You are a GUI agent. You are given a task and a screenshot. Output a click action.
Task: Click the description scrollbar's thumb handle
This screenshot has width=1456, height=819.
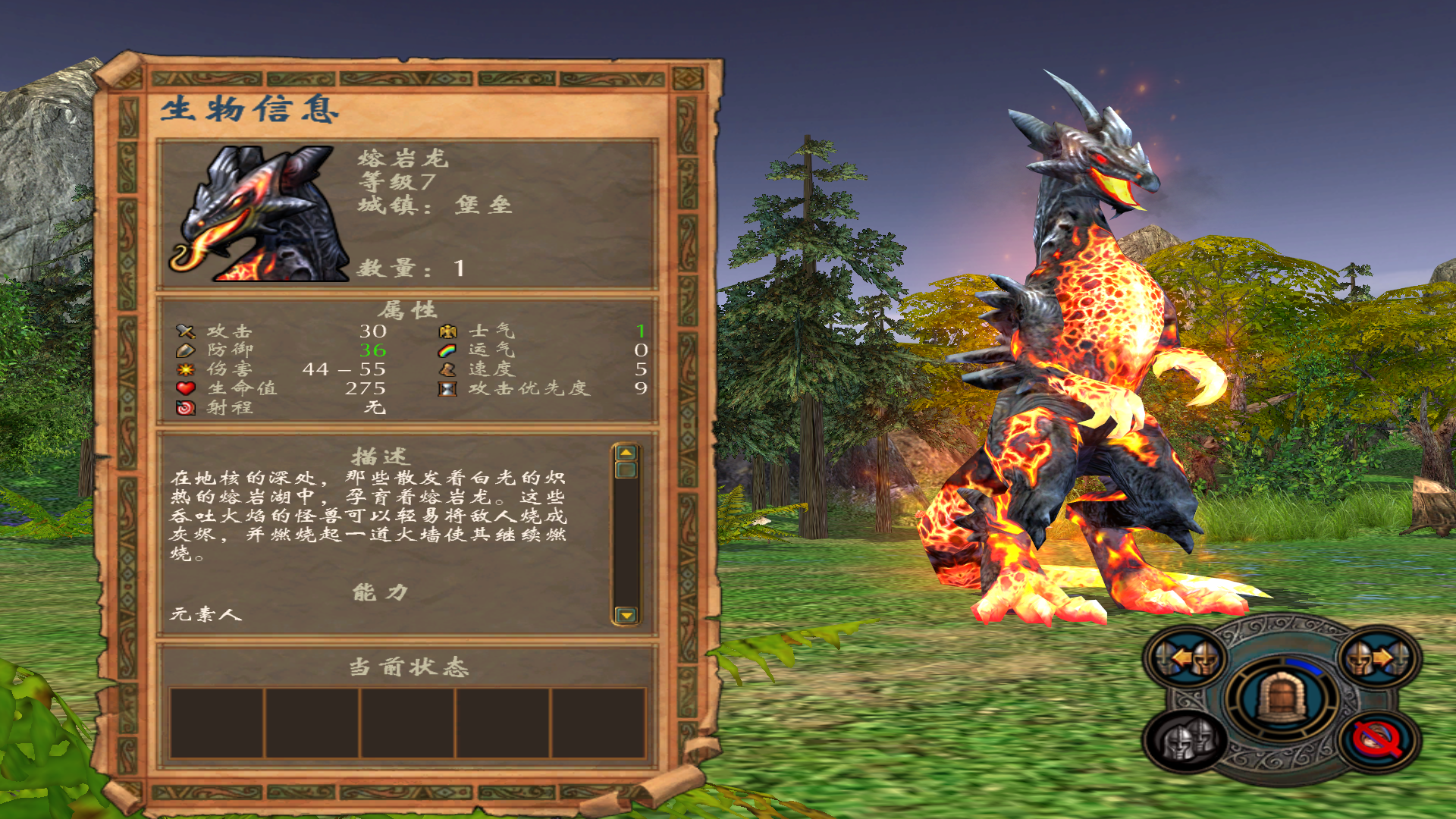point(626,470)
